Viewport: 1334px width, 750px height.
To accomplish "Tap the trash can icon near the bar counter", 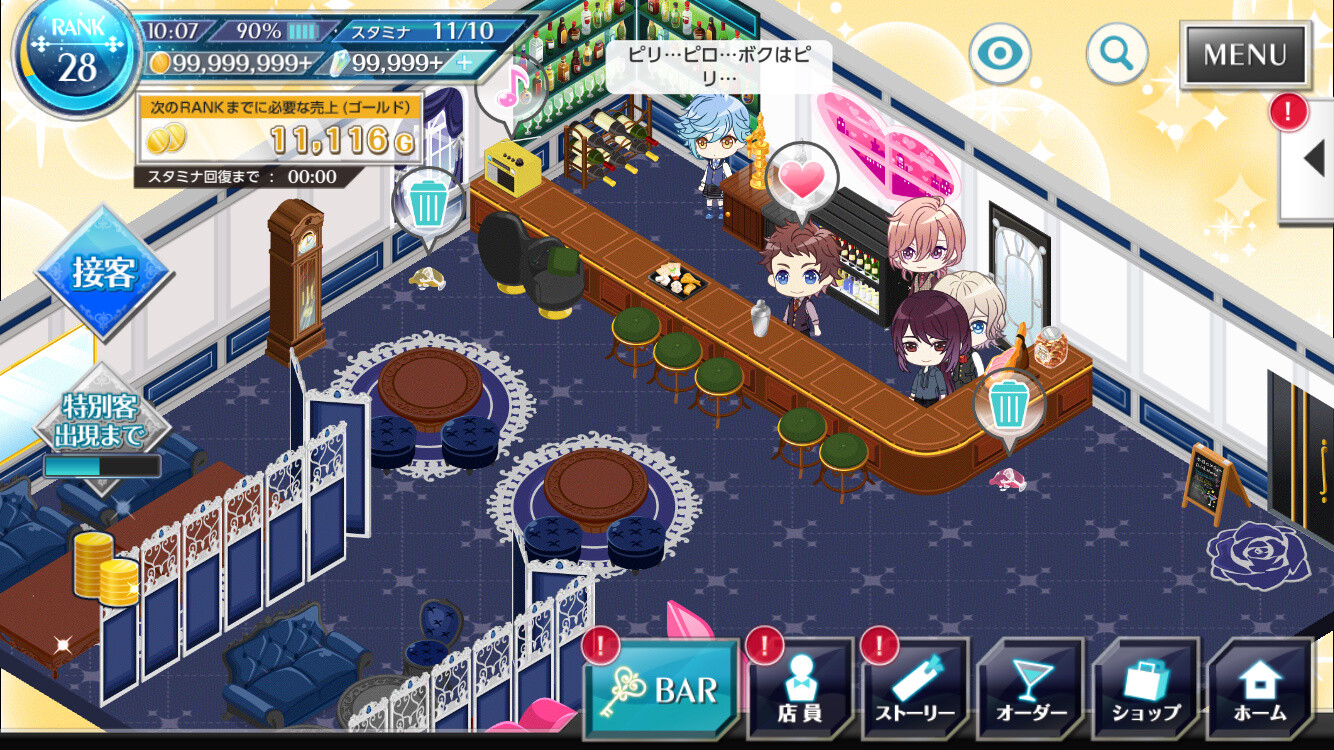I will pyautogui.click(x=1007, y=400).
